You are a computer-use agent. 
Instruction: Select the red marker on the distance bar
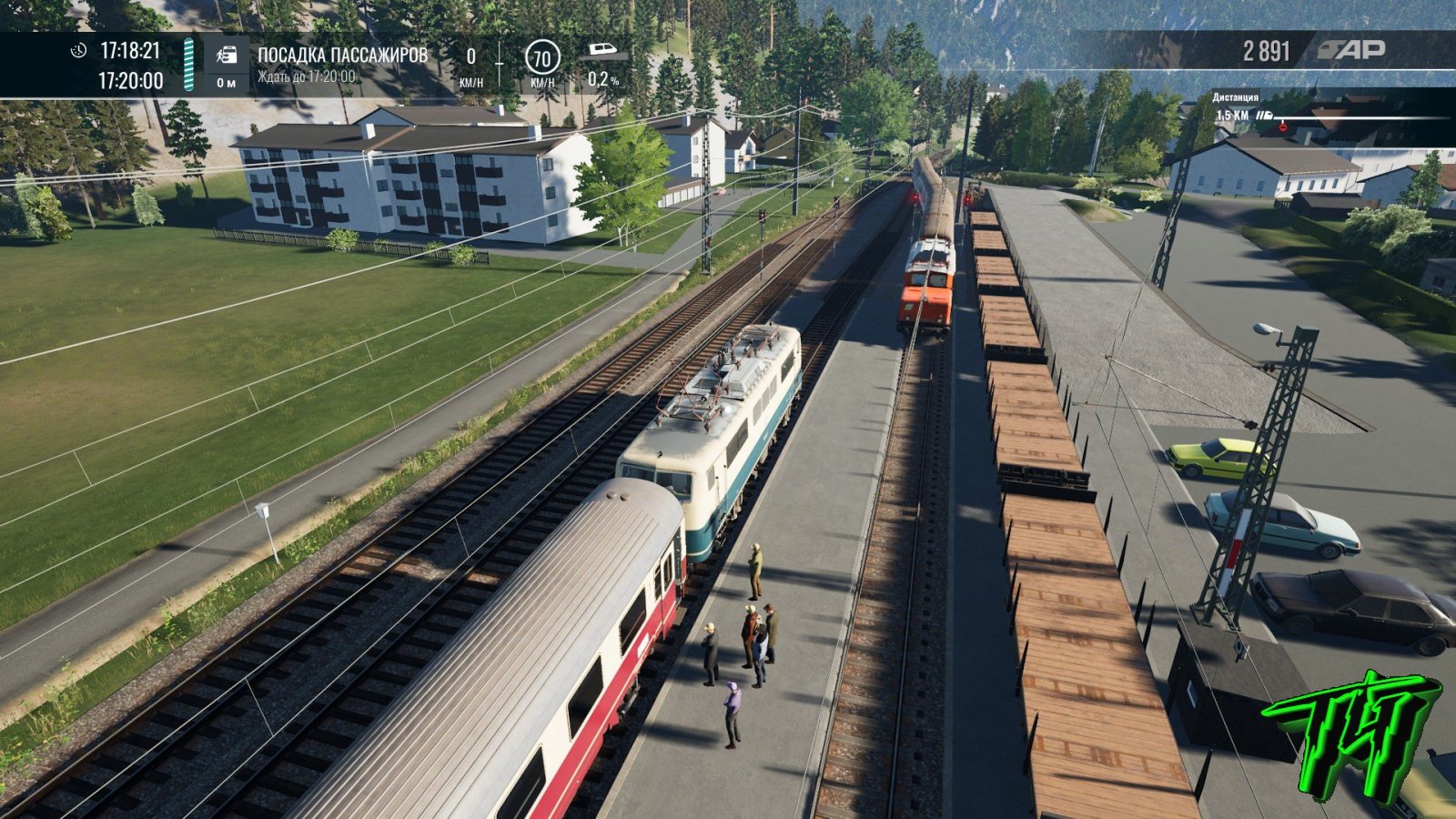[x=1283, y=126]
